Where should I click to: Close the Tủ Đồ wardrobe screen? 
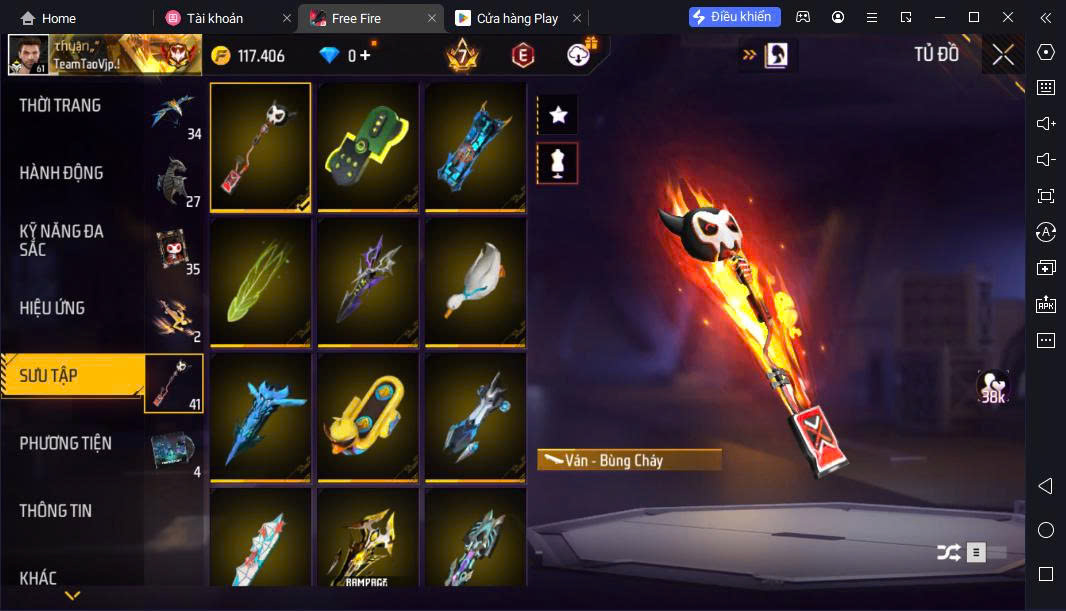click(1003, 55)
